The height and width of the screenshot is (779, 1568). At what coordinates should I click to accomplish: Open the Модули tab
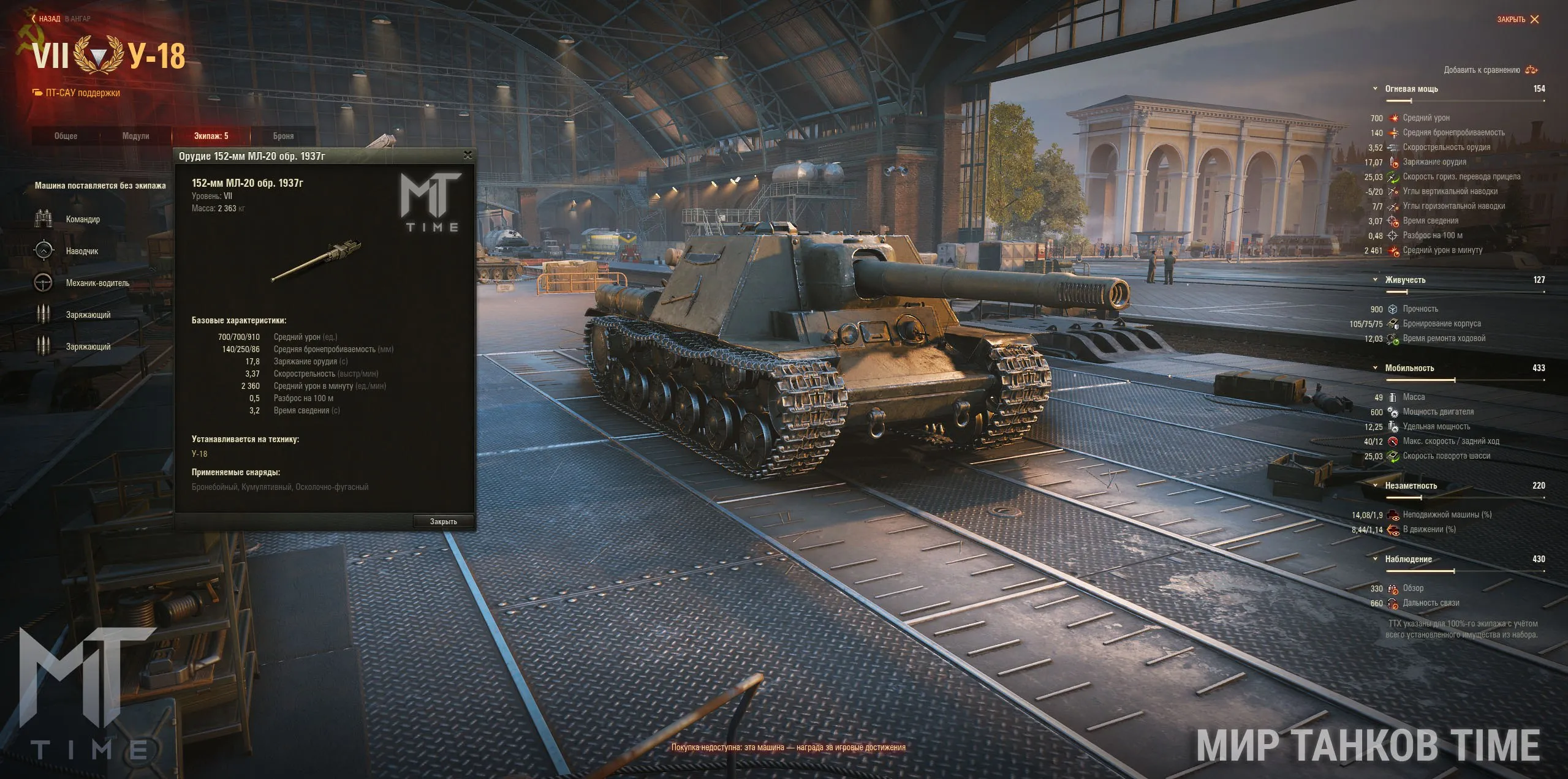click(135, 136)
